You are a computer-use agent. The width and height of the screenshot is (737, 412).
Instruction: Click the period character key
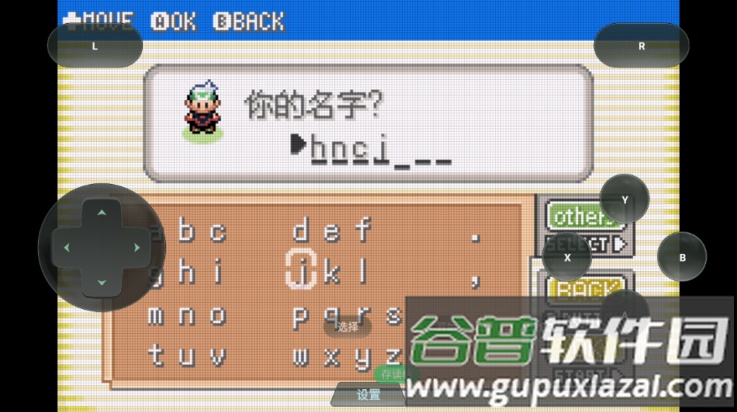coord(476,237)
